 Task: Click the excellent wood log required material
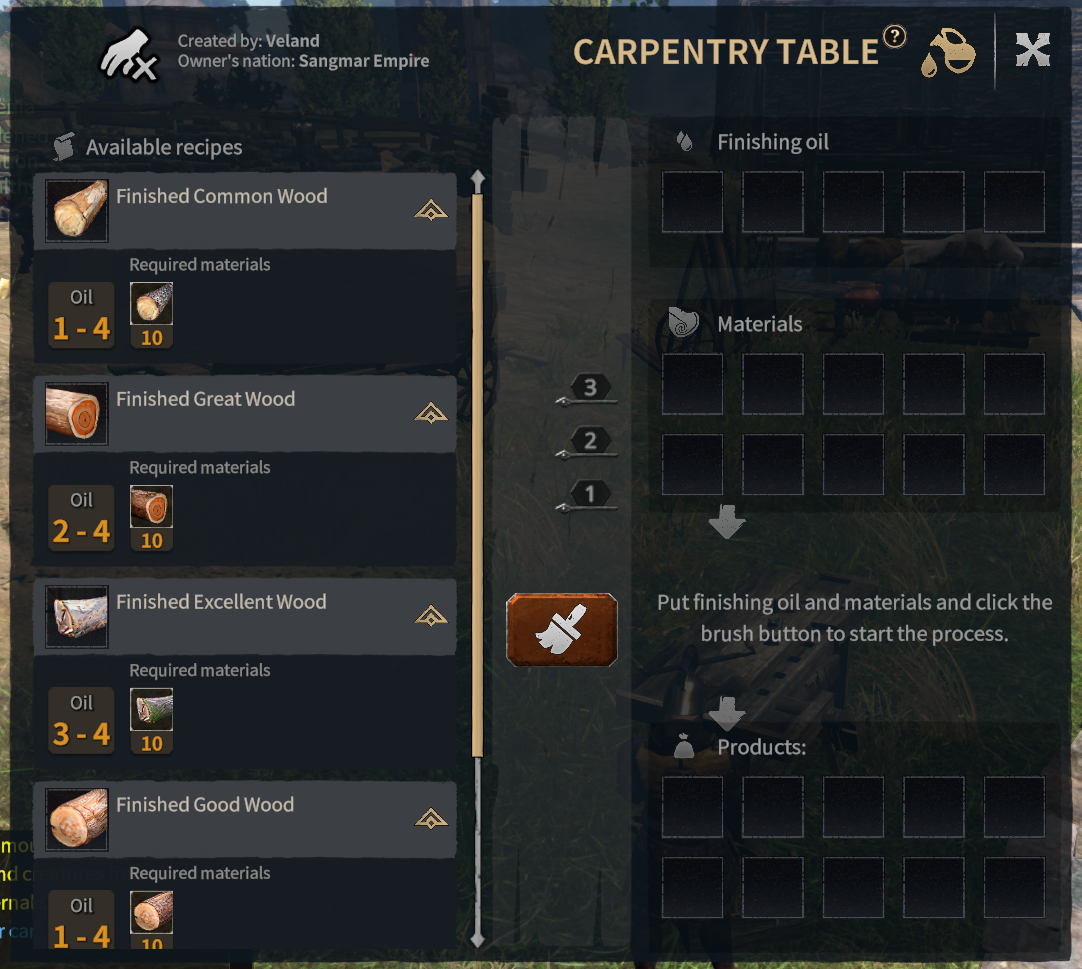pyautogui.click(x=152, y=711)
